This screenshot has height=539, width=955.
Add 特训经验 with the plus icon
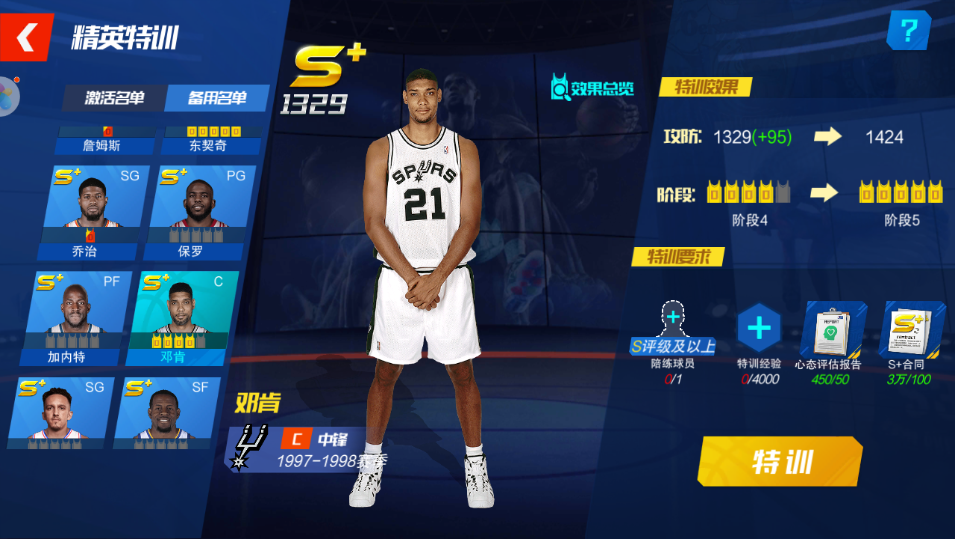[759, 328]
